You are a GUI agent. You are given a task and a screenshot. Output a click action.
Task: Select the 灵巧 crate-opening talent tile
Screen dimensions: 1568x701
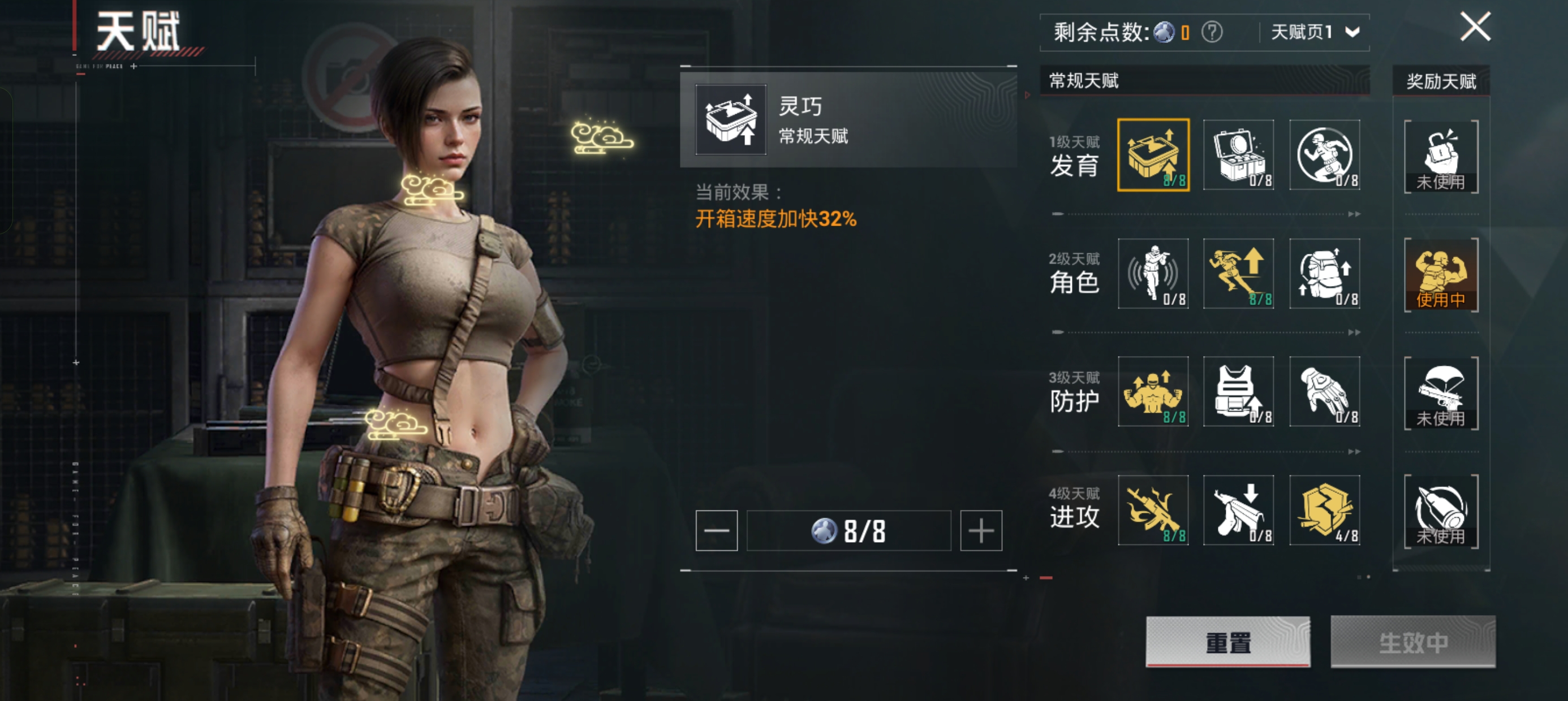tap(1153, 155)
